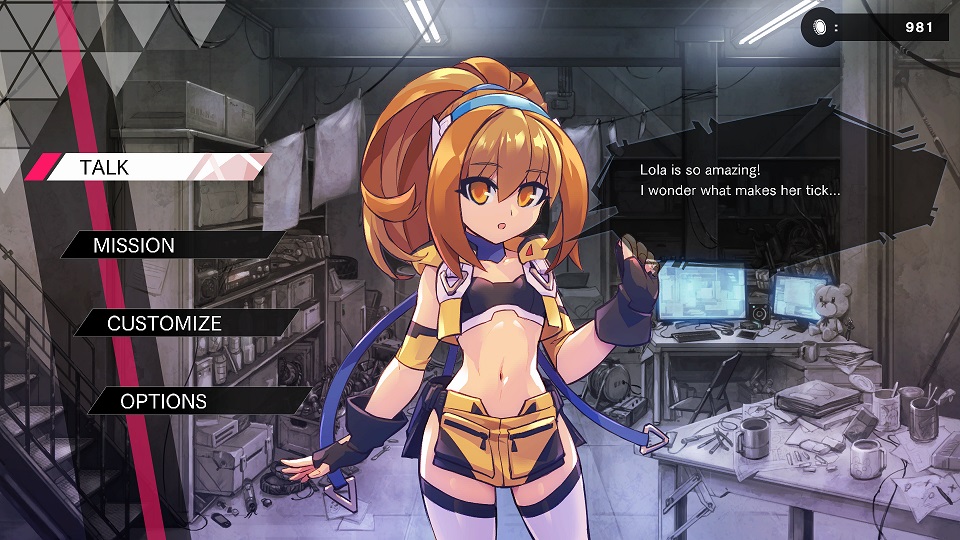
Task: Select the TALK menu entry
Action: pyautogui.click(x=150, y=167)
